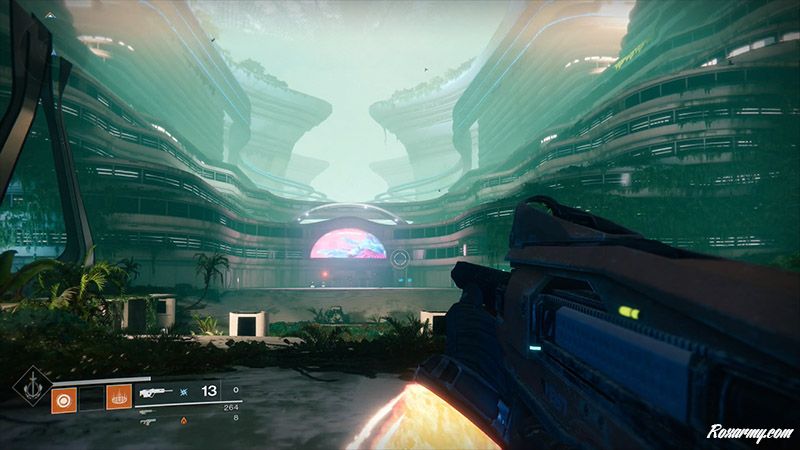This screenshot has height=450, width=800.
Task: Use the orange class ability rift icon
Action: 118,397
